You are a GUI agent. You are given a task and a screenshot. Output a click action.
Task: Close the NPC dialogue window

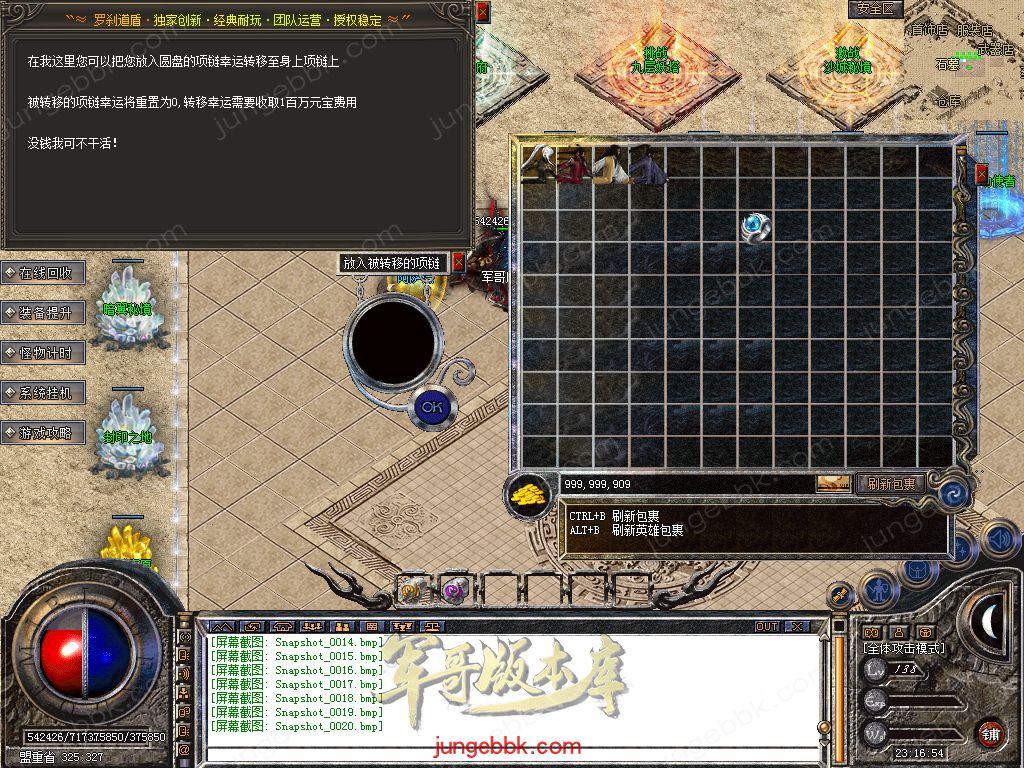483,12
